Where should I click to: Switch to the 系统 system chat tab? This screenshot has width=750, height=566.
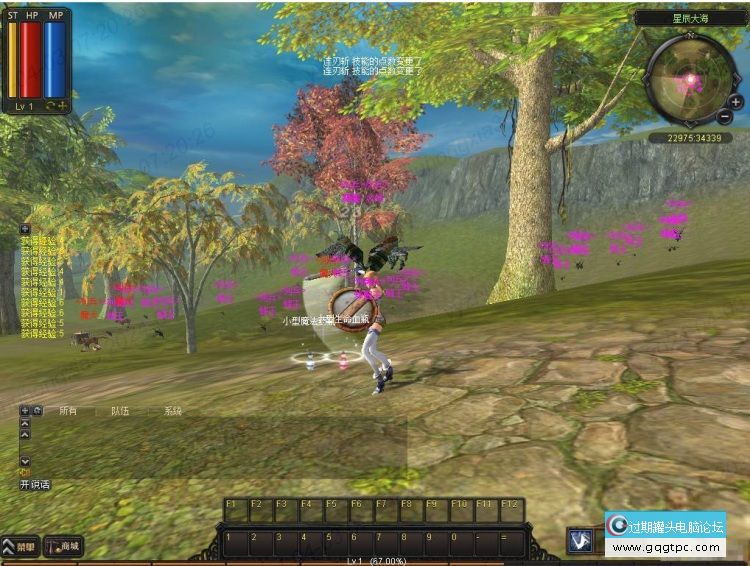[x=173, y=411]
